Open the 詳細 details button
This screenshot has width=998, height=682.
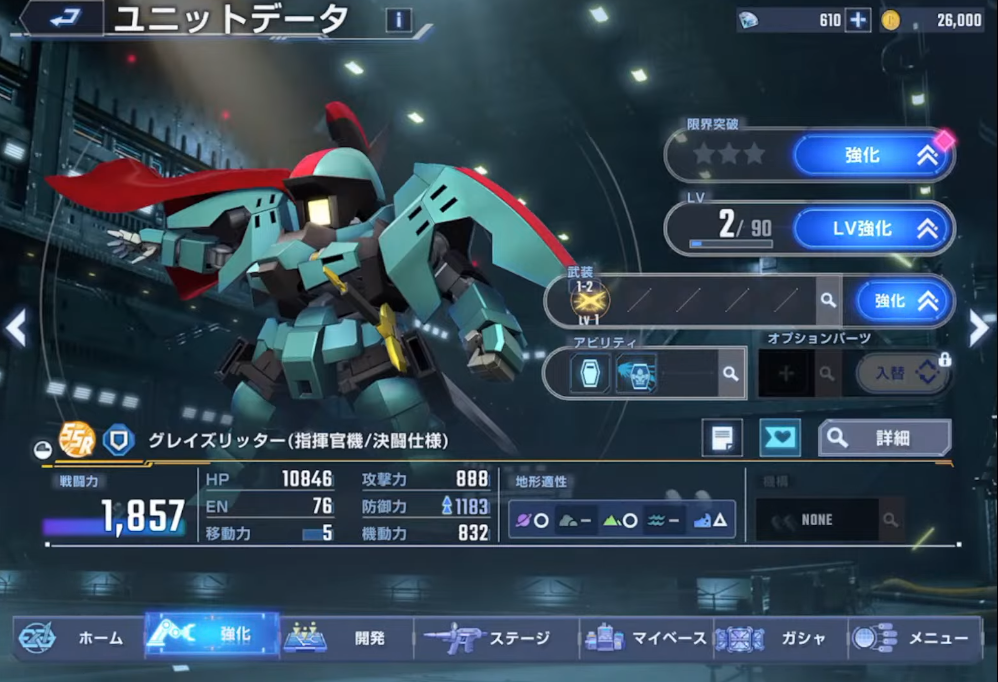pos(884,438)
